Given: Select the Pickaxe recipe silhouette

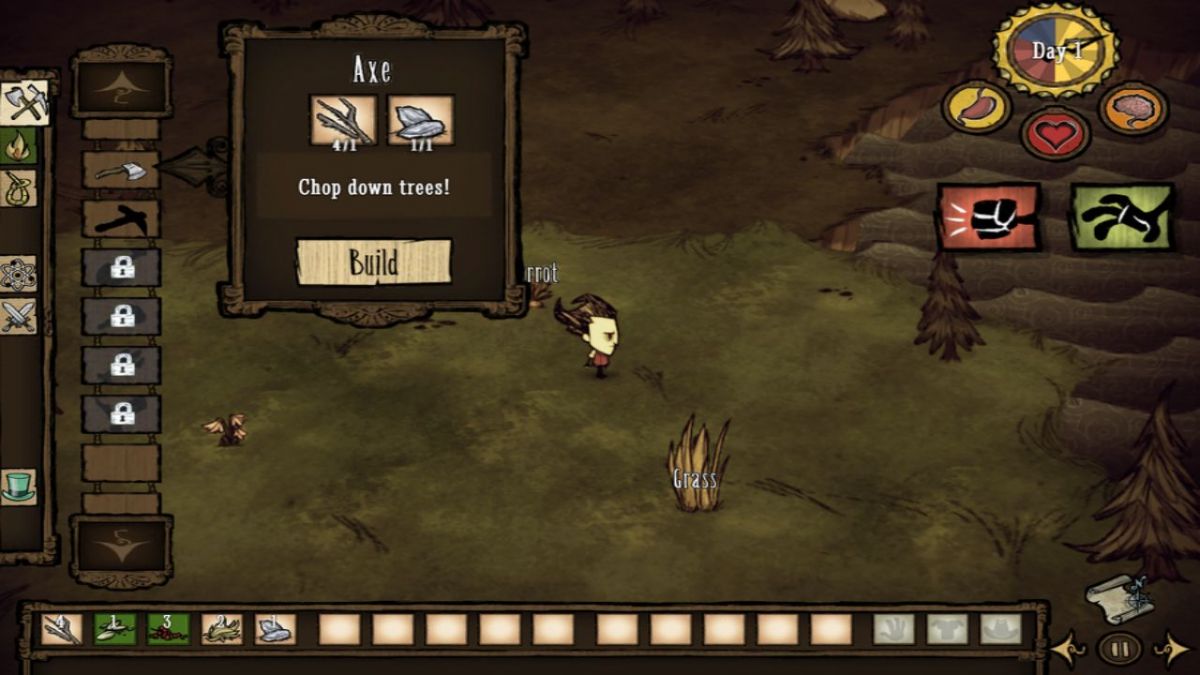Looking at the screenshot, I should click(x=121, y=219).
